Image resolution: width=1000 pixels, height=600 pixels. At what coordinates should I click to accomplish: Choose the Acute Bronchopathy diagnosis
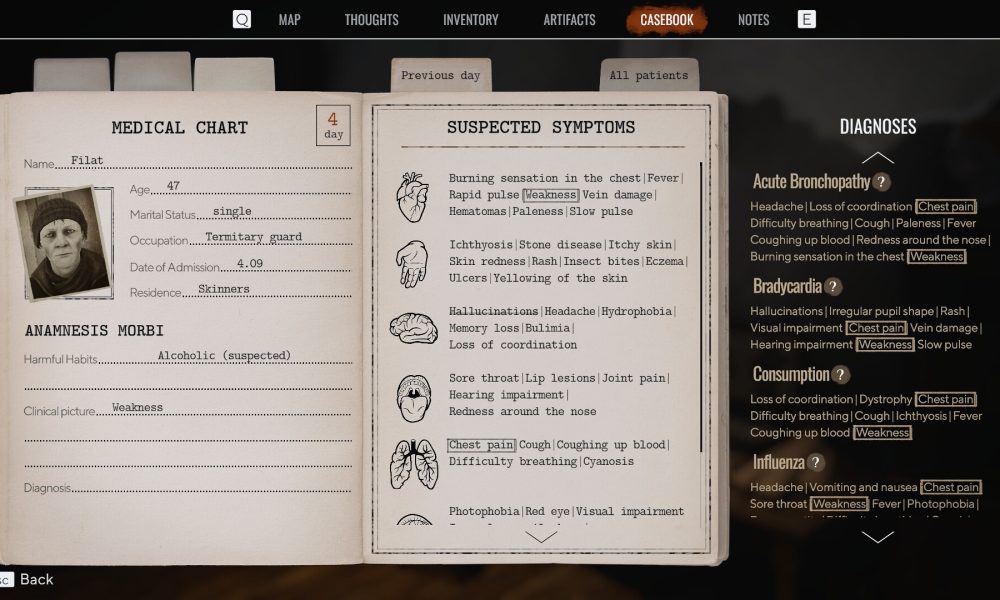811,182
